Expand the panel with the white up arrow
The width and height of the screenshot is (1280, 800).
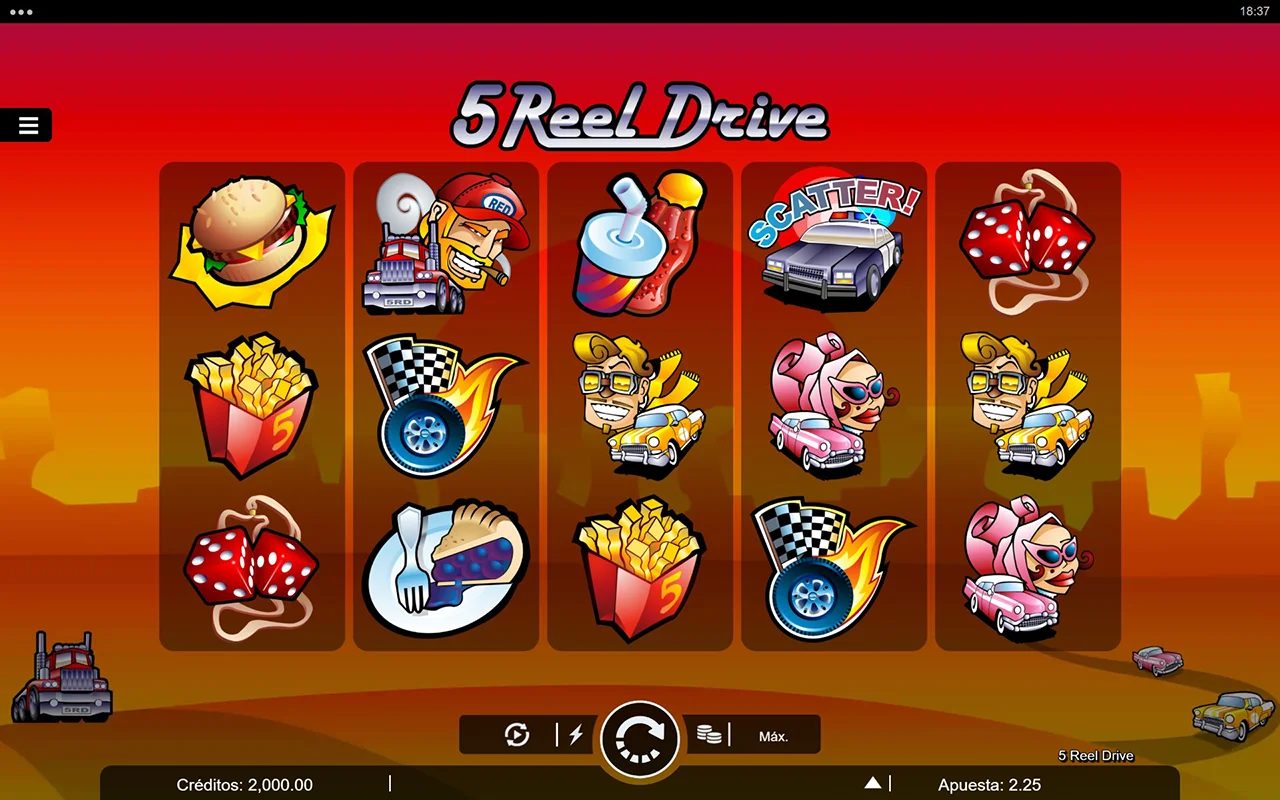tap(873, 783)
